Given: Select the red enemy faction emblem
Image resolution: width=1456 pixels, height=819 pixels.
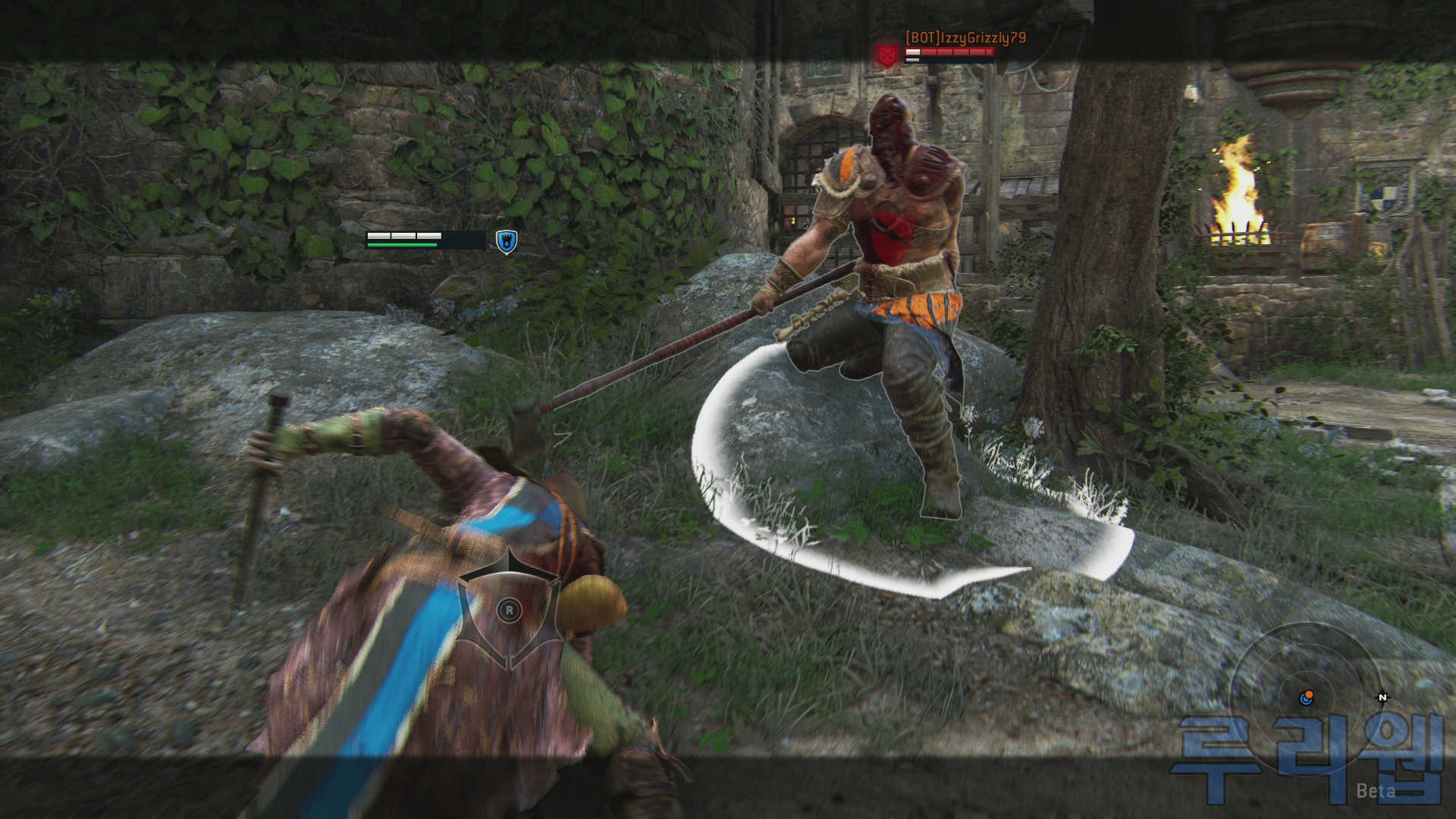Looking at the screenshot, I should (x=886, y=55).
